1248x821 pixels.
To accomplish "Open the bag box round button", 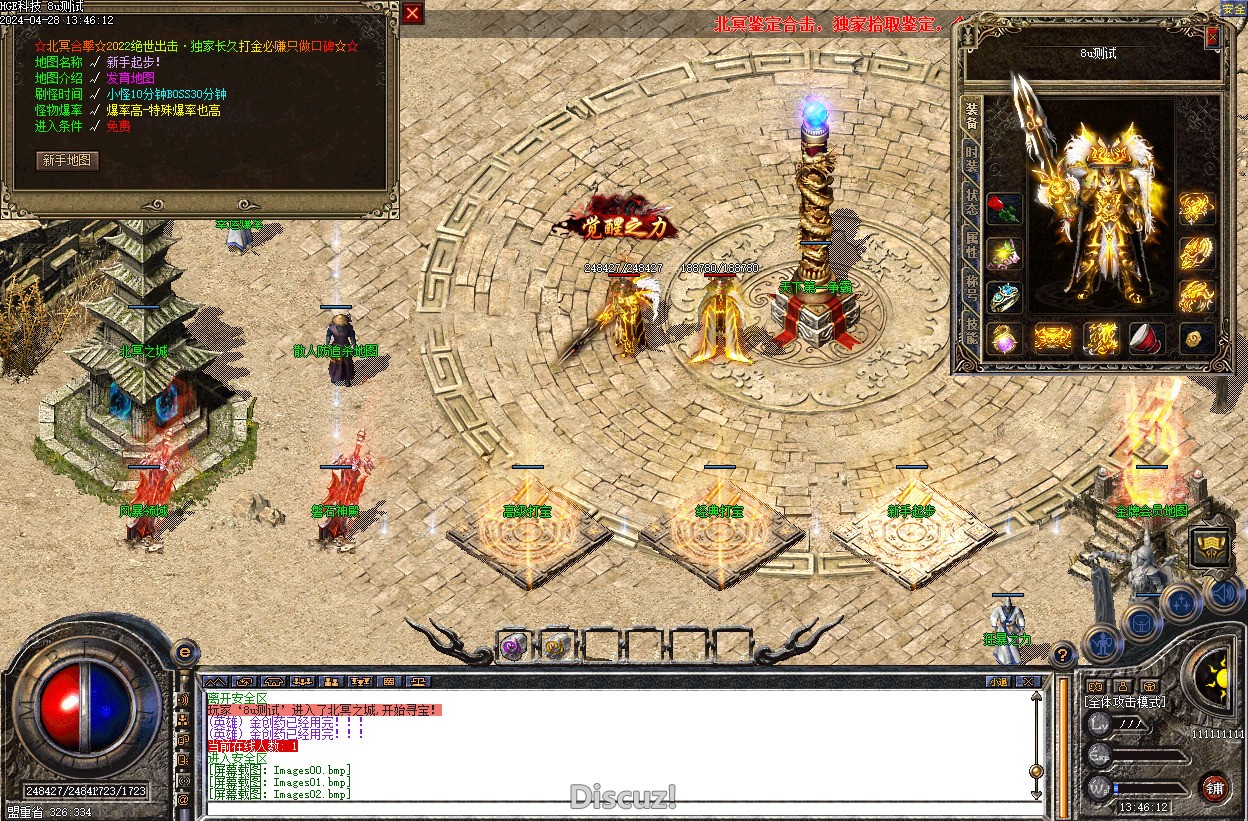I will pyautogui.click(x=1143, y=621).
